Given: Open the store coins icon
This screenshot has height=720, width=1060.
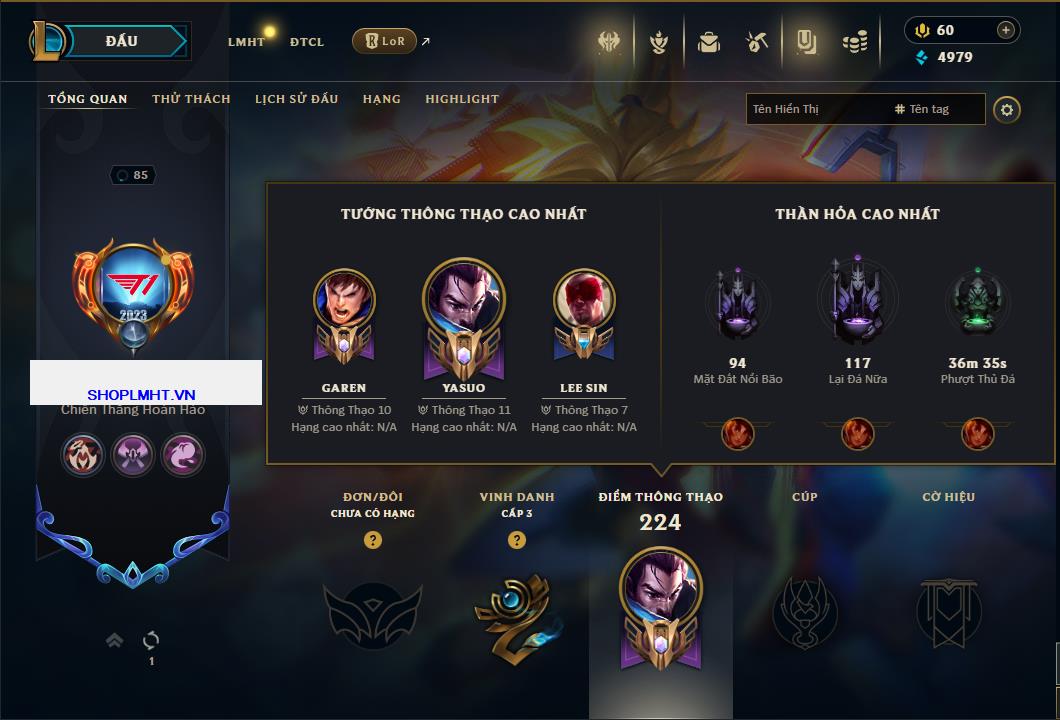Looking at the screenshot, I should tap(853, 42).
